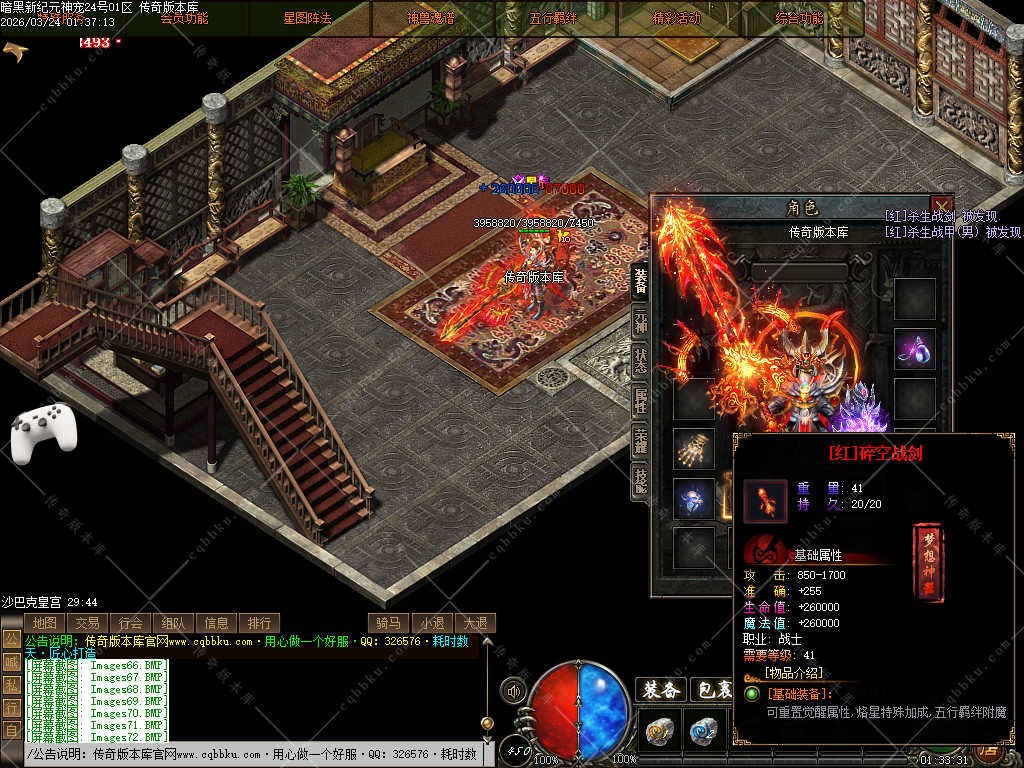Open the 精彩活动 events menu
Image resolution: width=1024 pixels, height=768 pixels.
(x=677, y=18)
